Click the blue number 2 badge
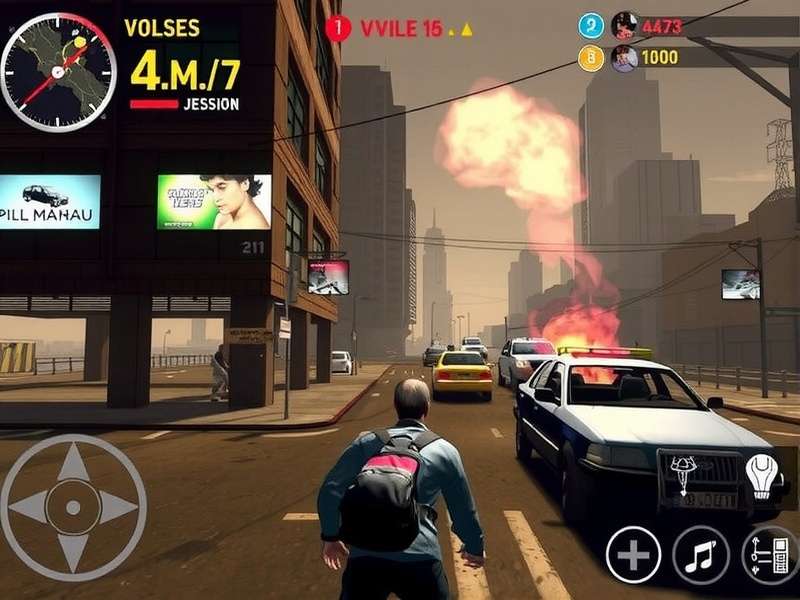 (x=591, y=25)
